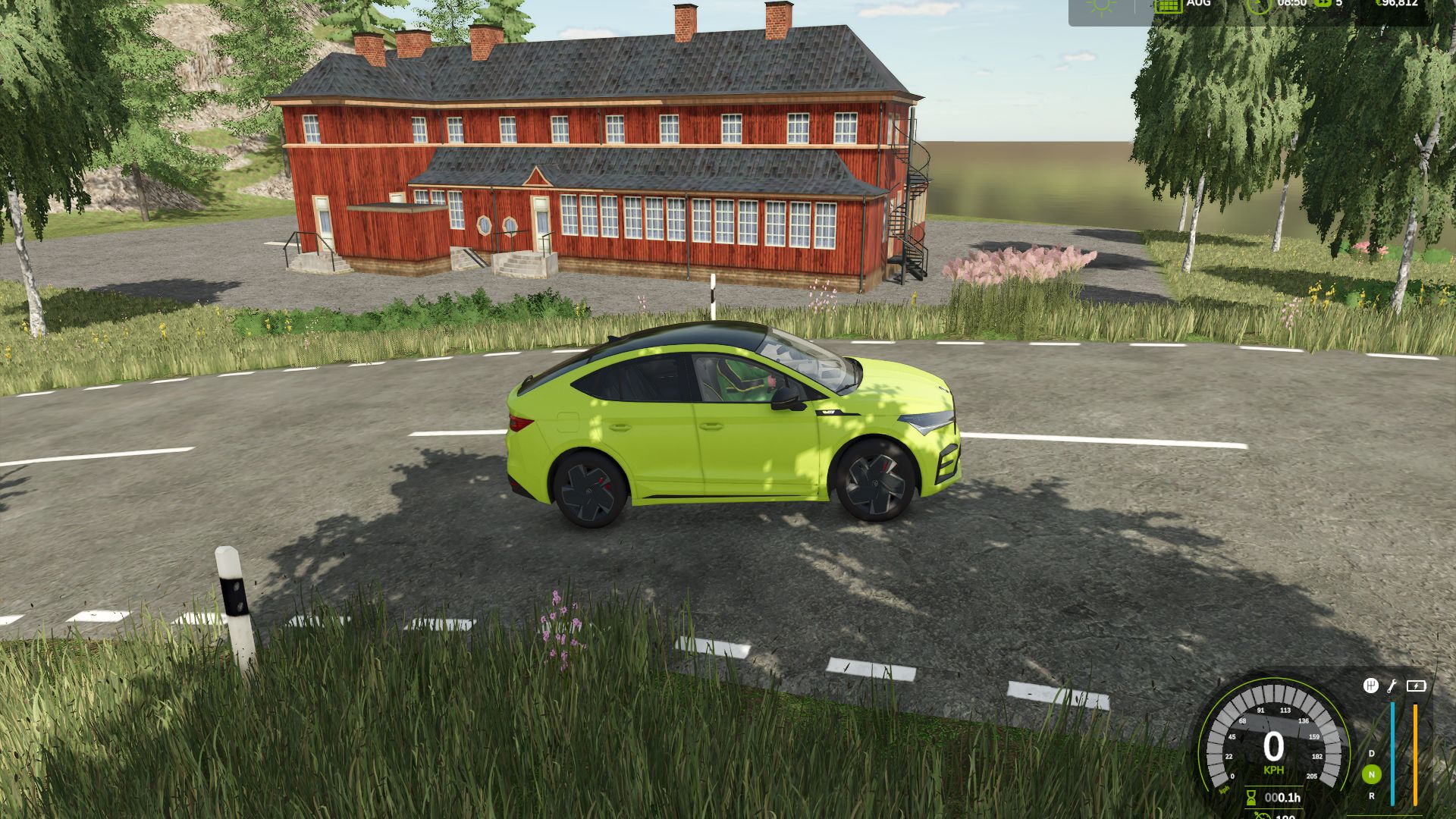This screenshot has width=1456, height=819.
Task: Click the x5 time-scale fast-forward icon
Action: pos(1322,6)
